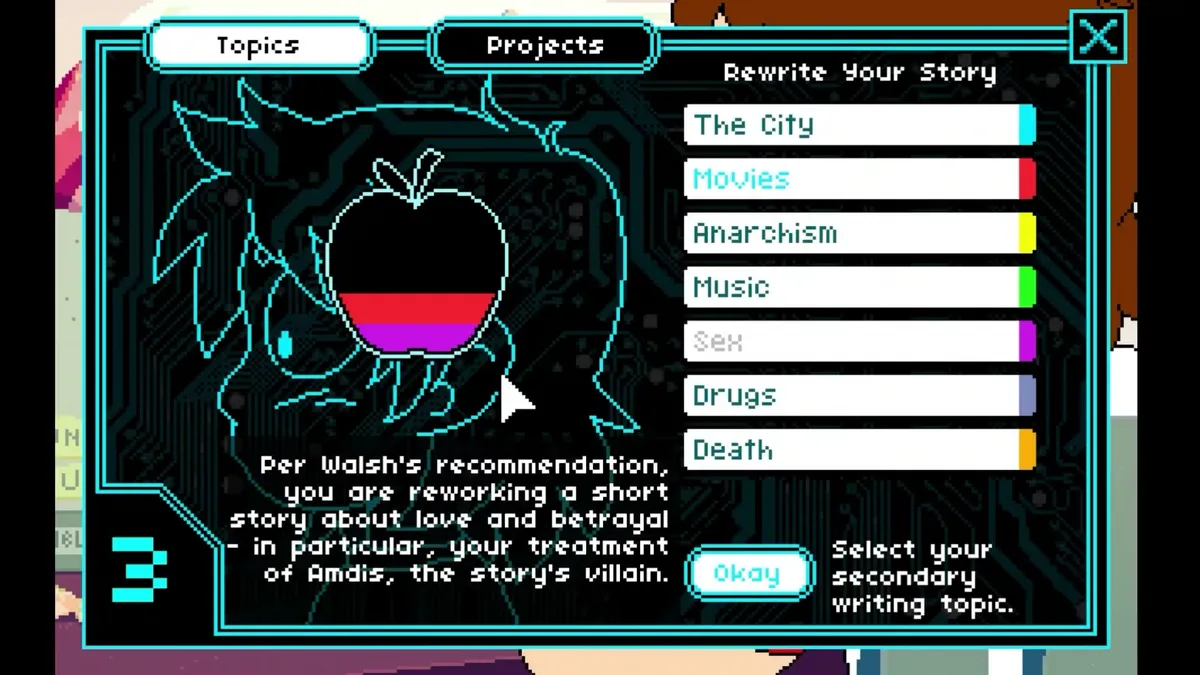
Task: Open the Projects tab
Action: [x=544, y=46]
